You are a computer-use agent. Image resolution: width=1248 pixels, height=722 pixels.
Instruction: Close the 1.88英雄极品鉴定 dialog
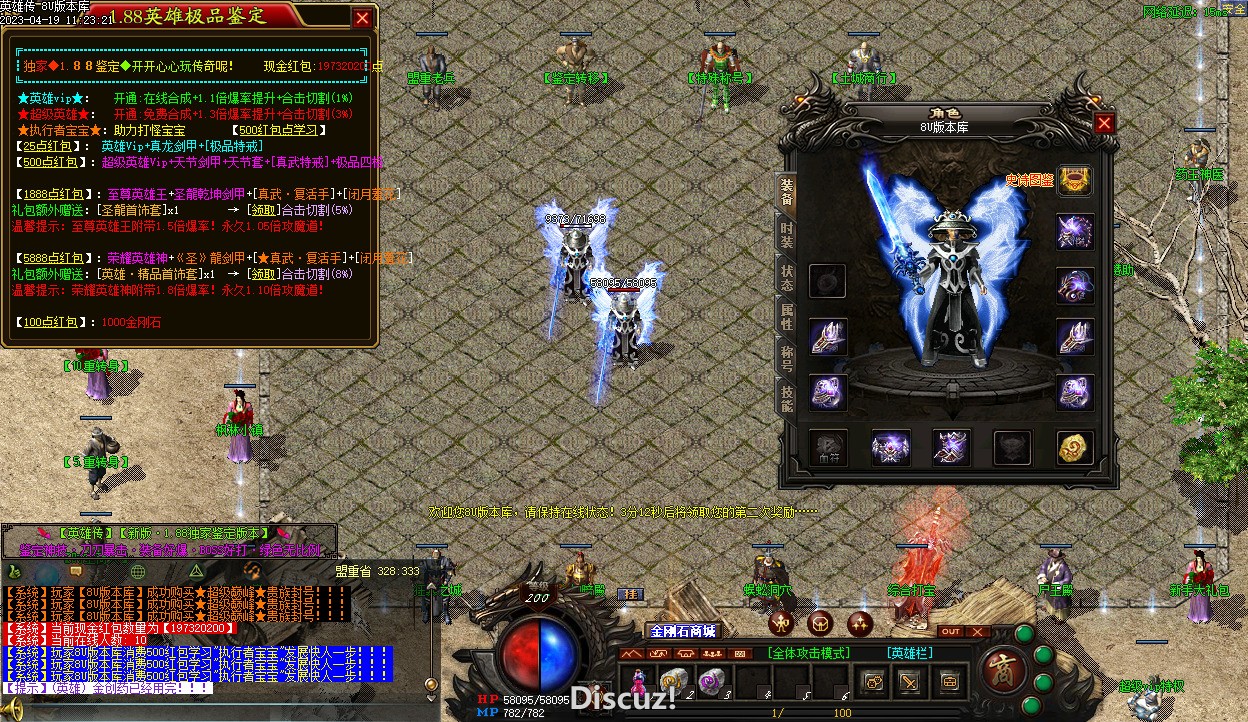pos(362,17)
